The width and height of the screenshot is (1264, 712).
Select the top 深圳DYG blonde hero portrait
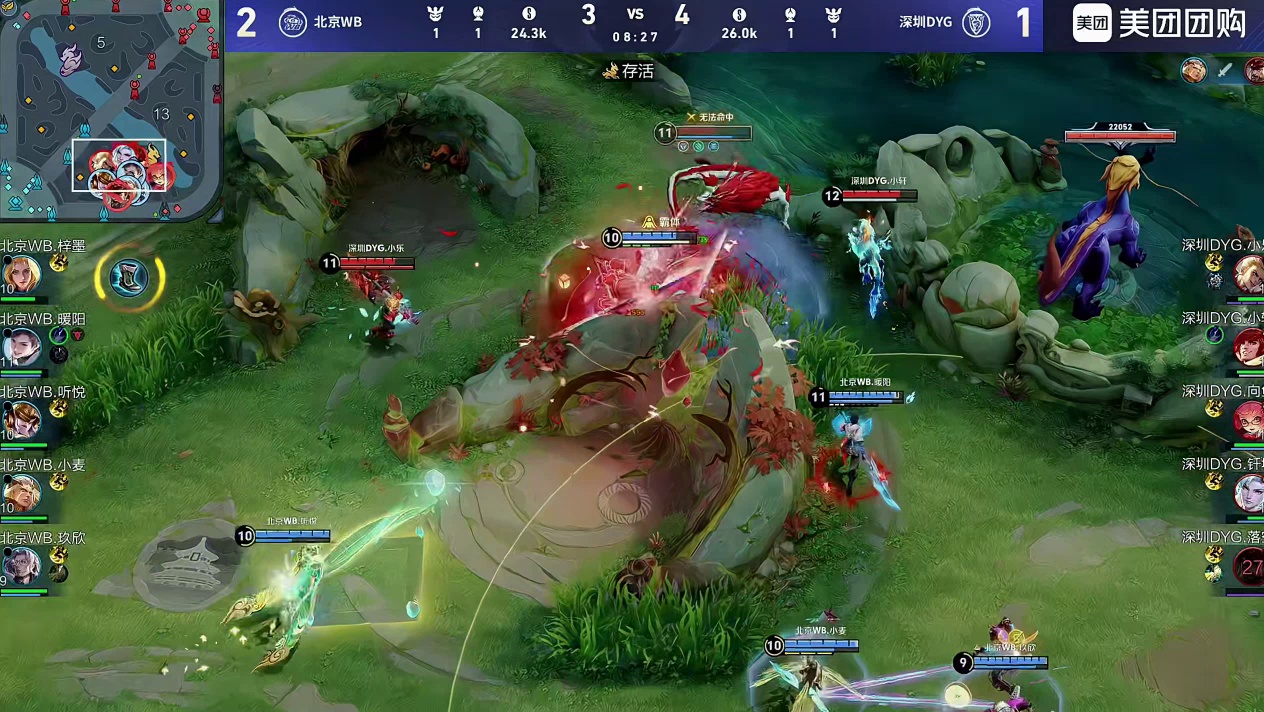coord(1249,273)
